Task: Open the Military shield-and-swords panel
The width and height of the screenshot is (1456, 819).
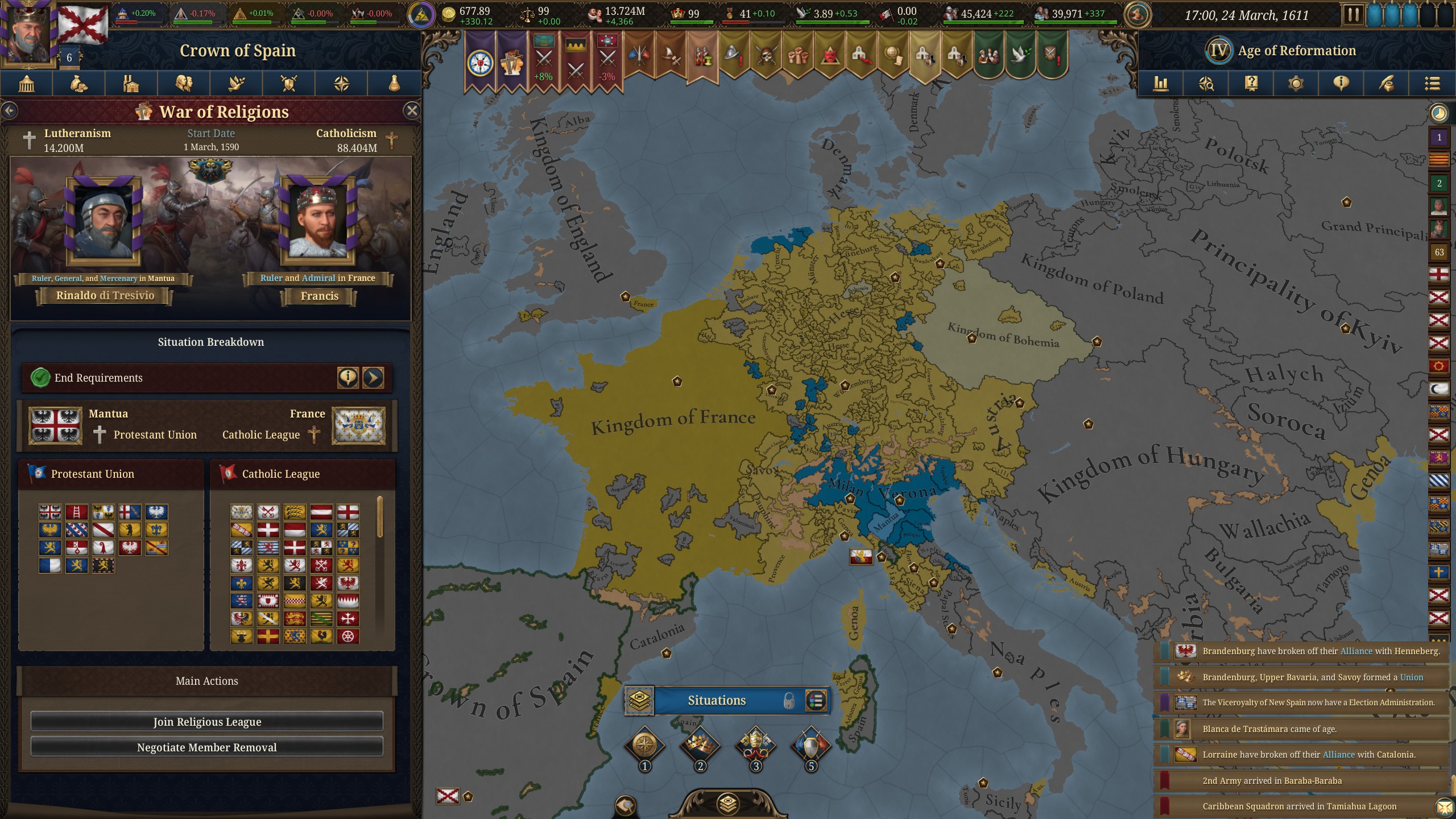Action: [x=289, y=84]
